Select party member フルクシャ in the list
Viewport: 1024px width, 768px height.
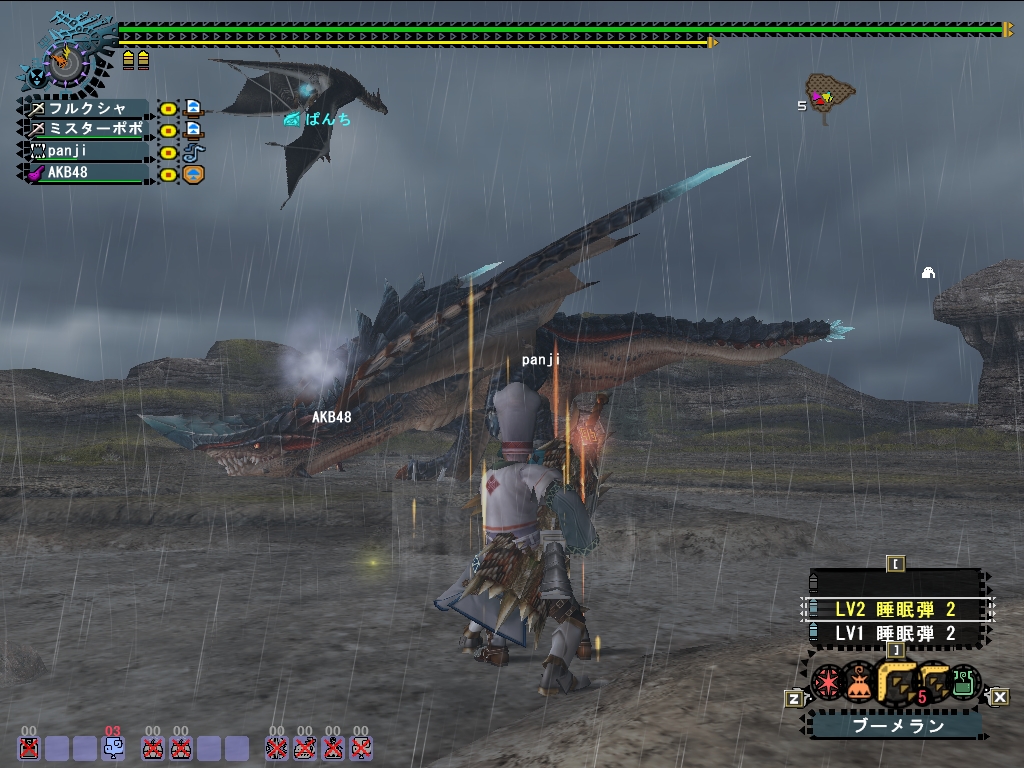90,108
